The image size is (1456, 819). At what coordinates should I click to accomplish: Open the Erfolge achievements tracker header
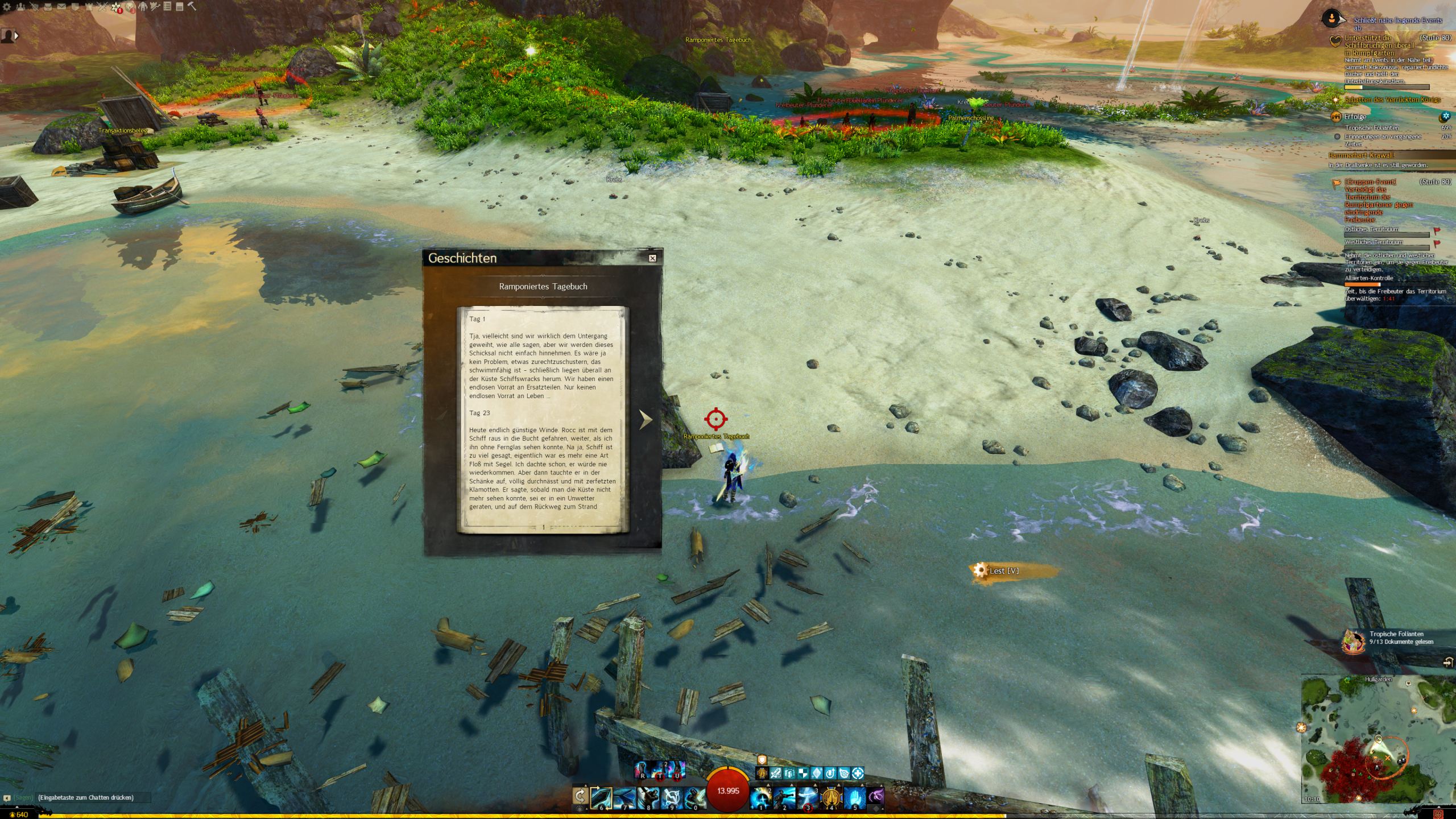point(1355,117)
